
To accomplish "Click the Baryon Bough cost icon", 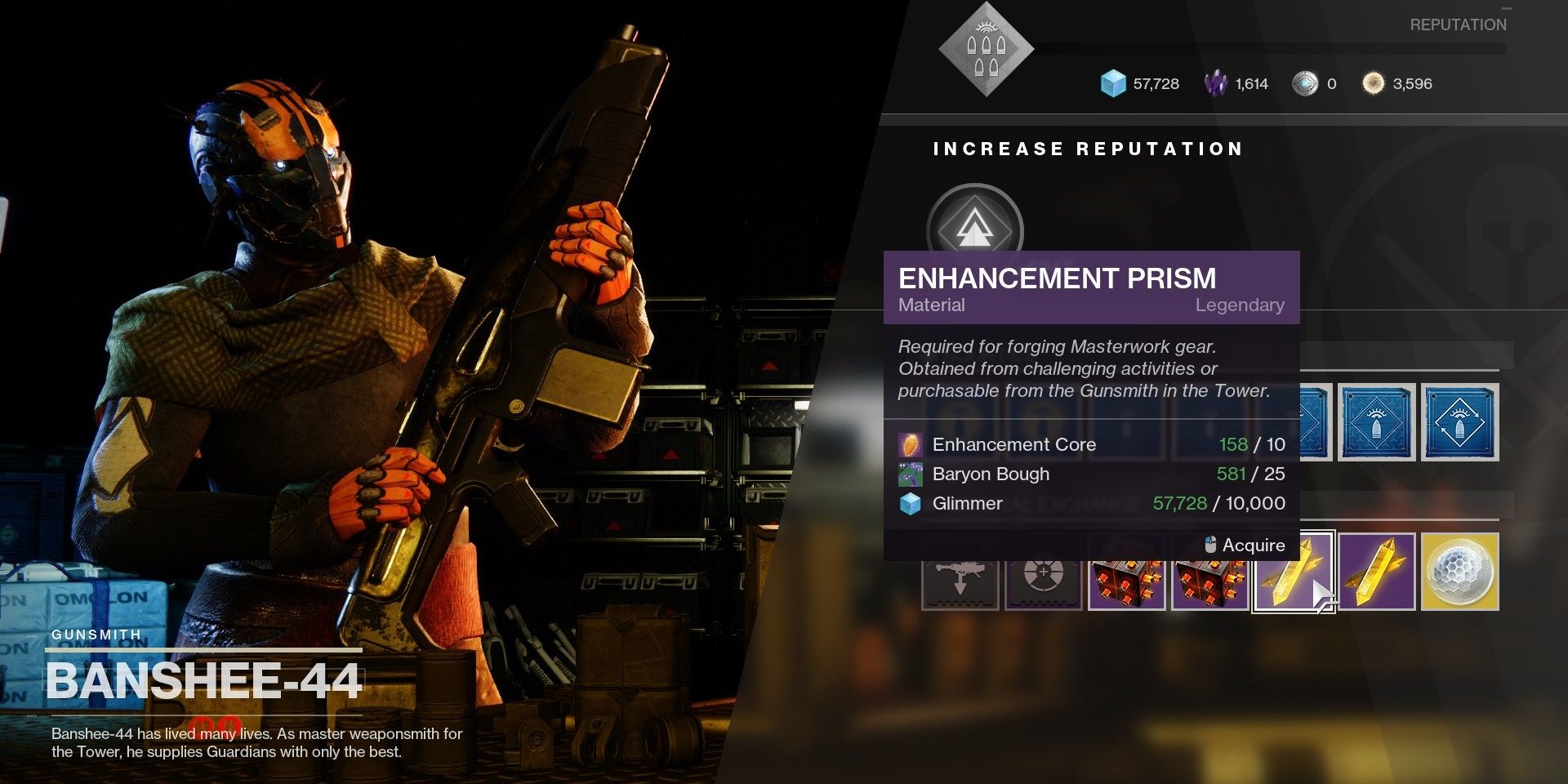I will pyautogui.click(x=909, y=474).
